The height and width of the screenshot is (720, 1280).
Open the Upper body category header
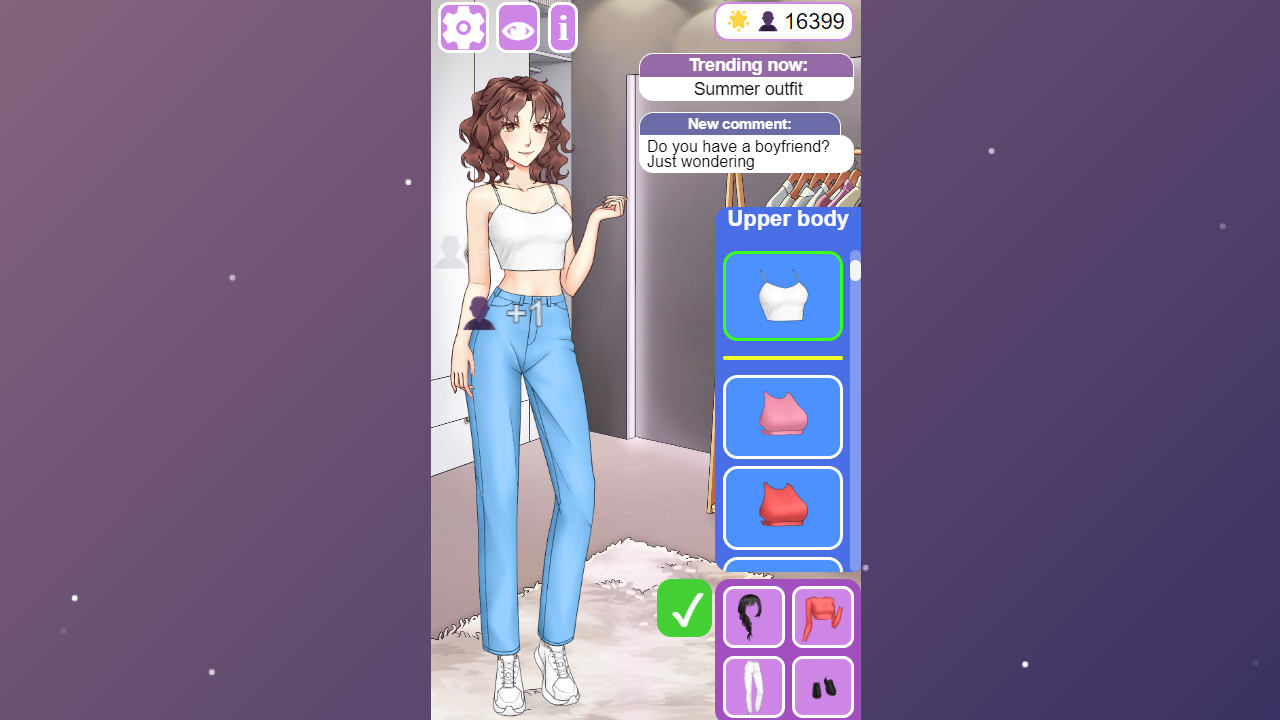pyautogui.click(x=788, y=218)
